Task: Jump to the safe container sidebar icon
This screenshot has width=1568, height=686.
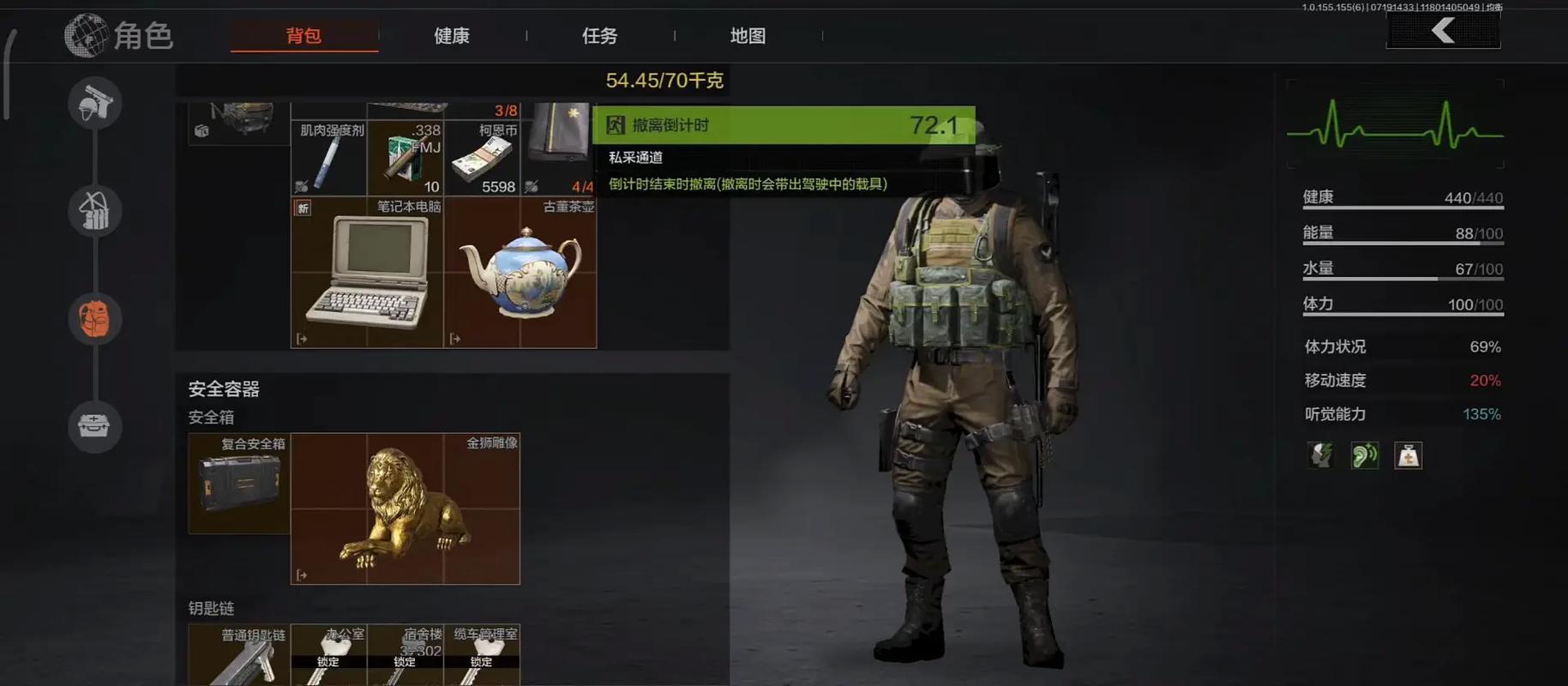Action: (x=95, y=425)
